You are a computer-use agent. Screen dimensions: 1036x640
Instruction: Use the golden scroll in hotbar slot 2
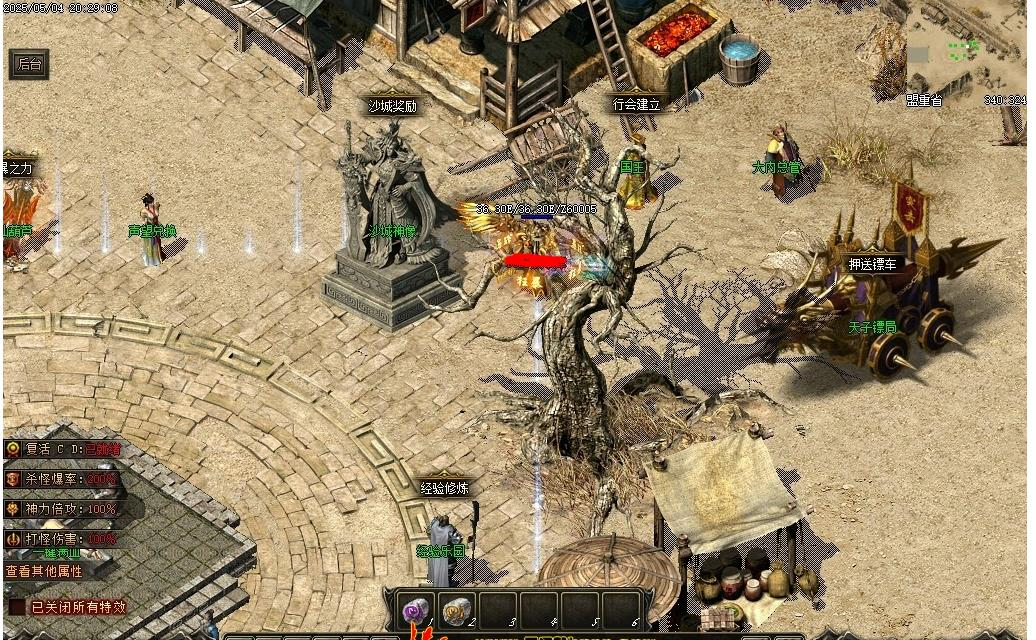point(458,608)
